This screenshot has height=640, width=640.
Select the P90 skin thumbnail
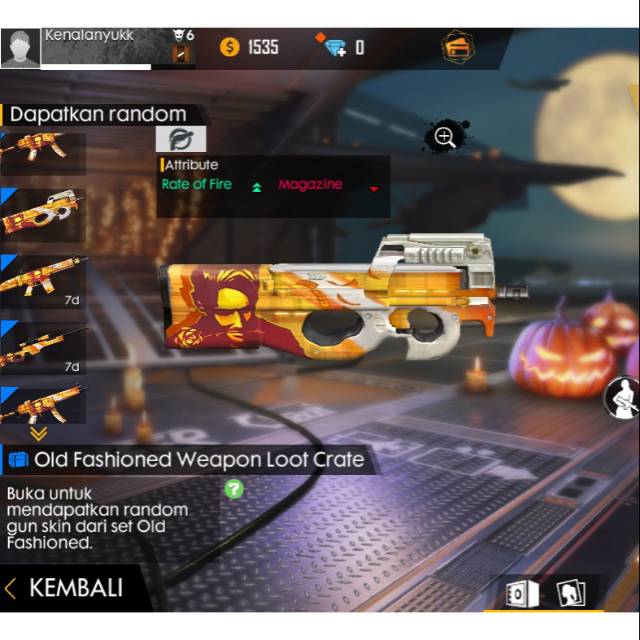[42, 213]
